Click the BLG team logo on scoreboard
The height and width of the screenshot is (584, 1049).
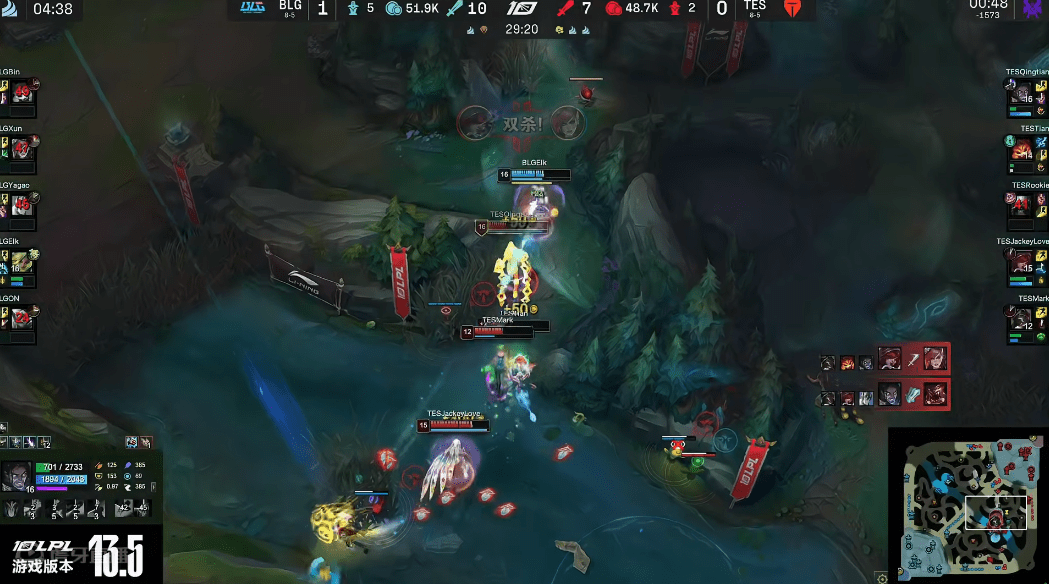(252, 9)
